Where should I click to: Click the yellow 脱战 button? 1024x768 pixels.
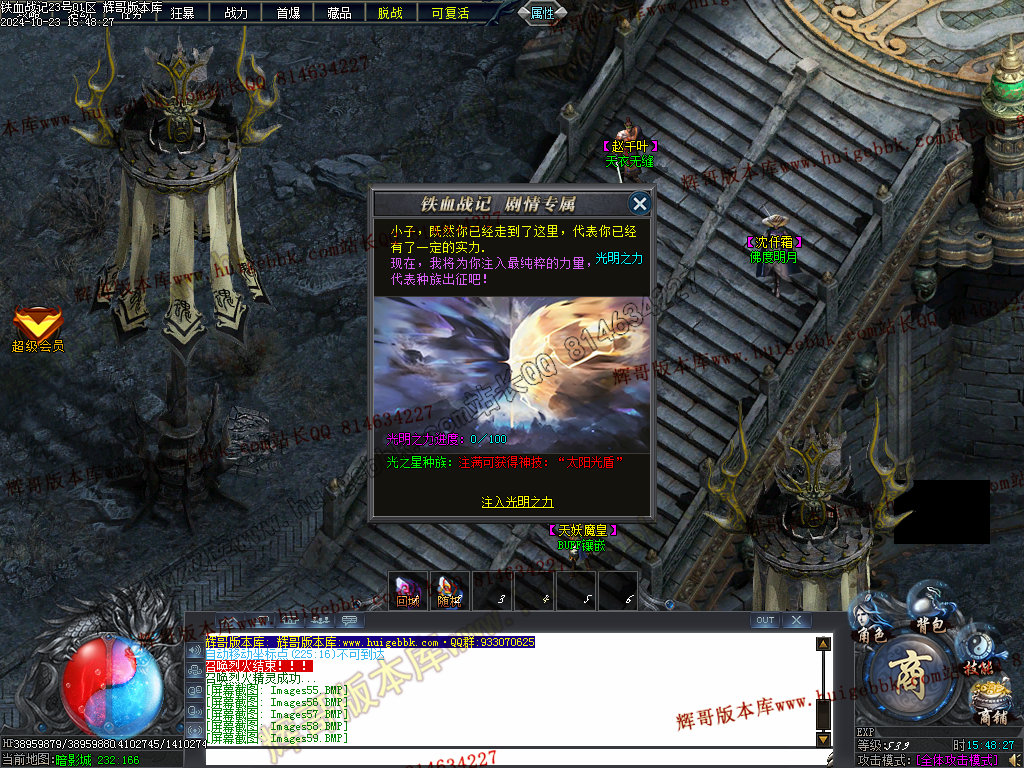coord(391,13)
